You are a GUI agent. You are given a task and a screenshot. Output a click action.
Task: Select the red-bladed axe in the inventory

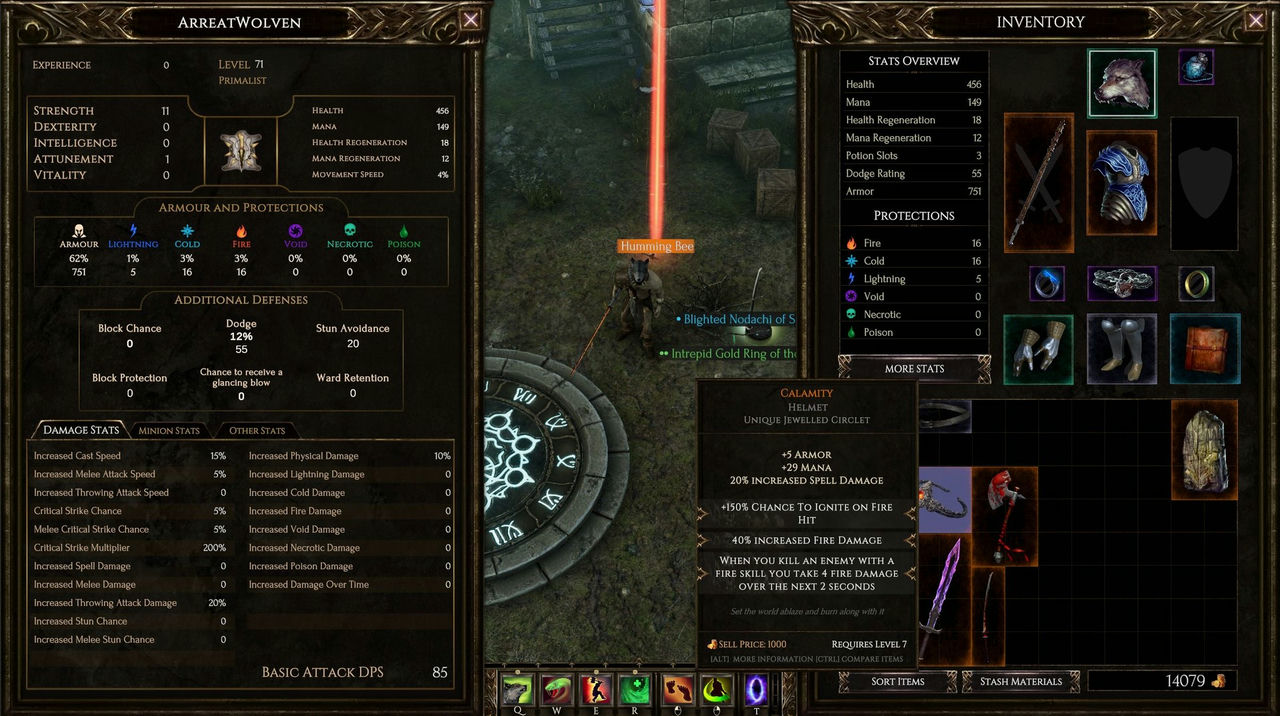tap(1005, 515)
